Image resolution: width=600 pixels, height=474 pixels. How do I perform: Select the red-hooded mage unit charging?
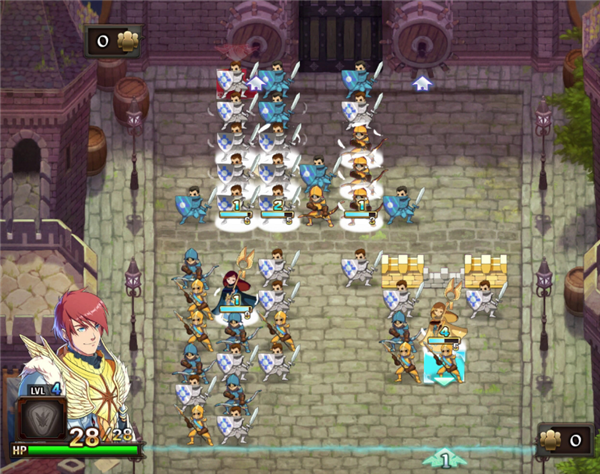pyautogui.click(x=233, y=287)
